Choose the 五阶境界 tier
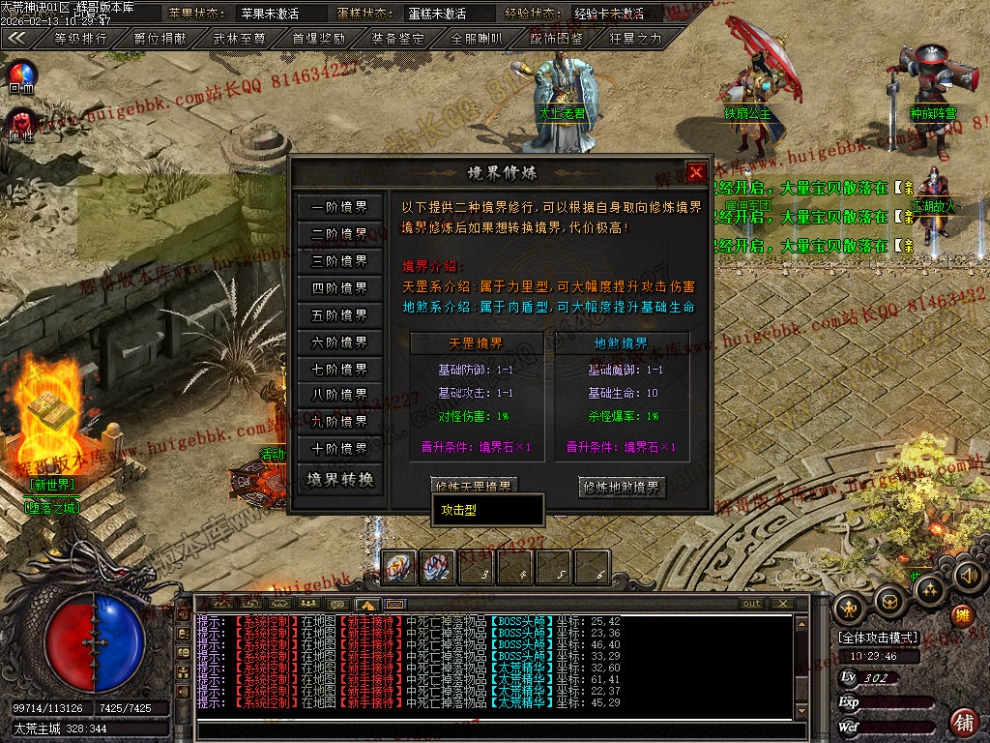Image resolution: width=990 pixels, height=743 pixels. (340, 315)
